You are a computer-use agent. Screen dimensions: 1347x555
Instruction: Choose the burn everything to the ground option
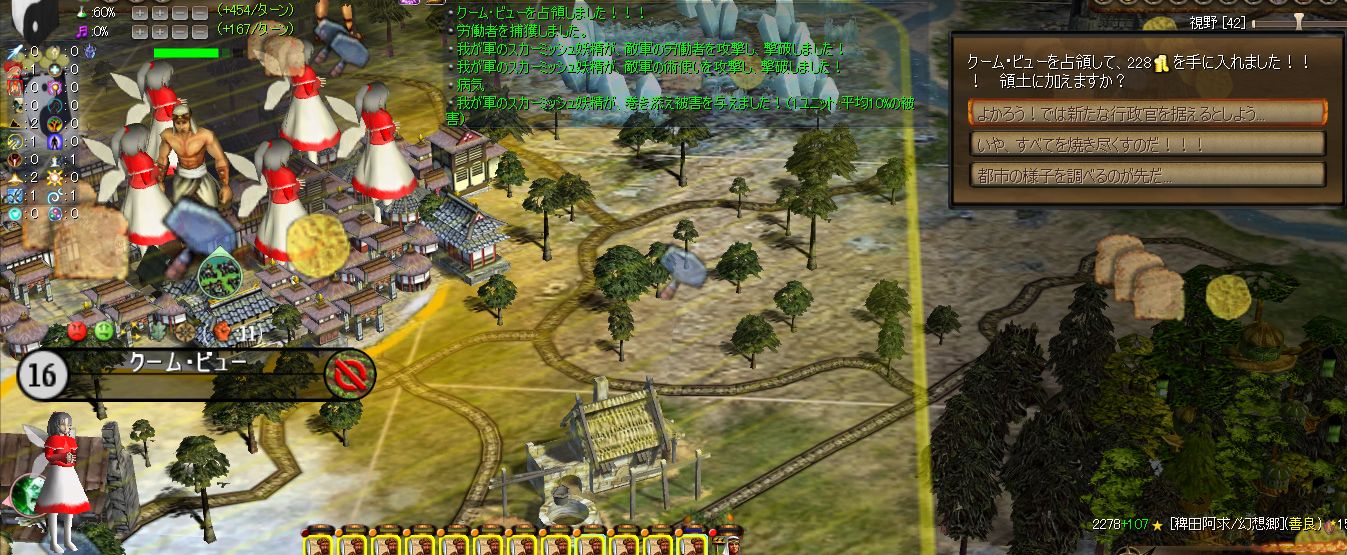click(1147, 144)
